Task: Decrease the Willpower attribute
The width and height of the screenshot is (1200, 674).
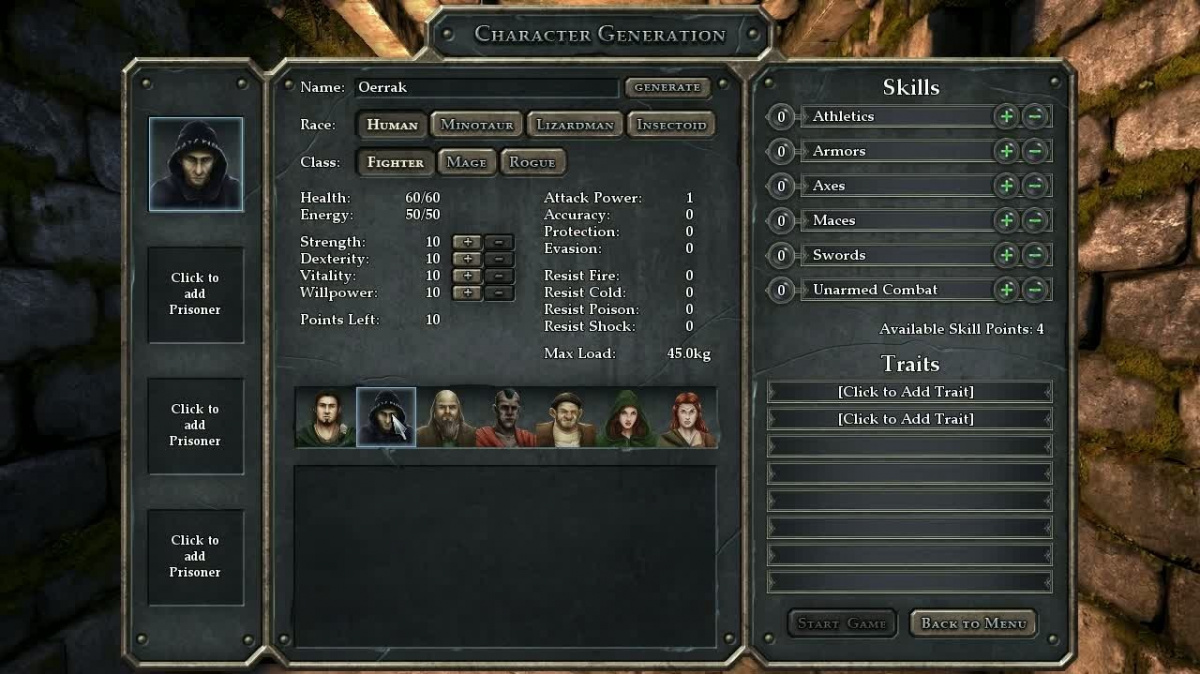Action: pos(499,293)
